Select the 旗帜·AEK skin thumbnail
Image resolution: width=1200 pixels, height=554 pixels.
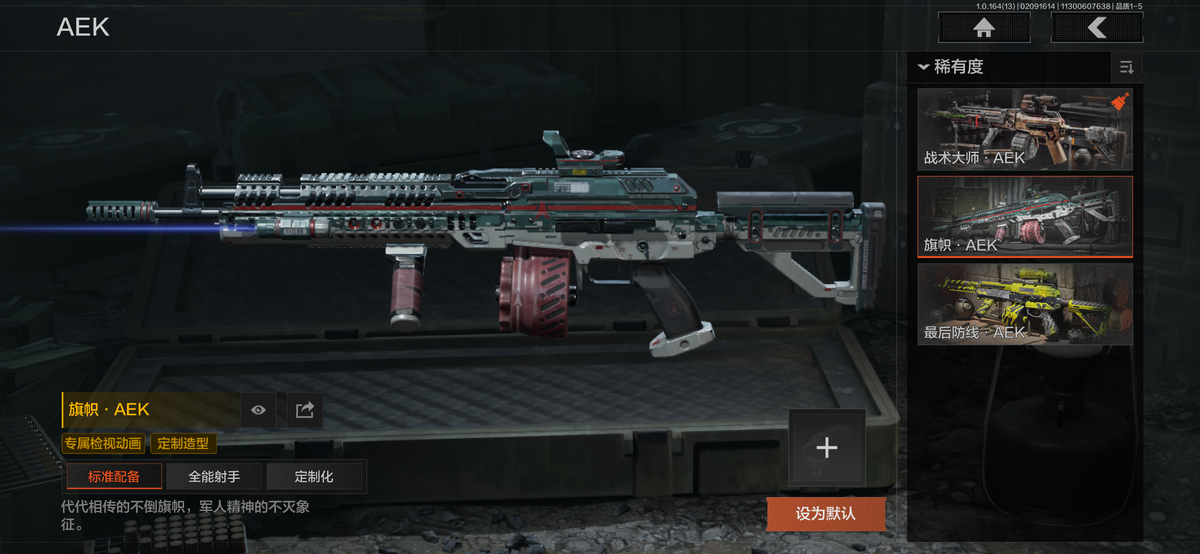1025,217
